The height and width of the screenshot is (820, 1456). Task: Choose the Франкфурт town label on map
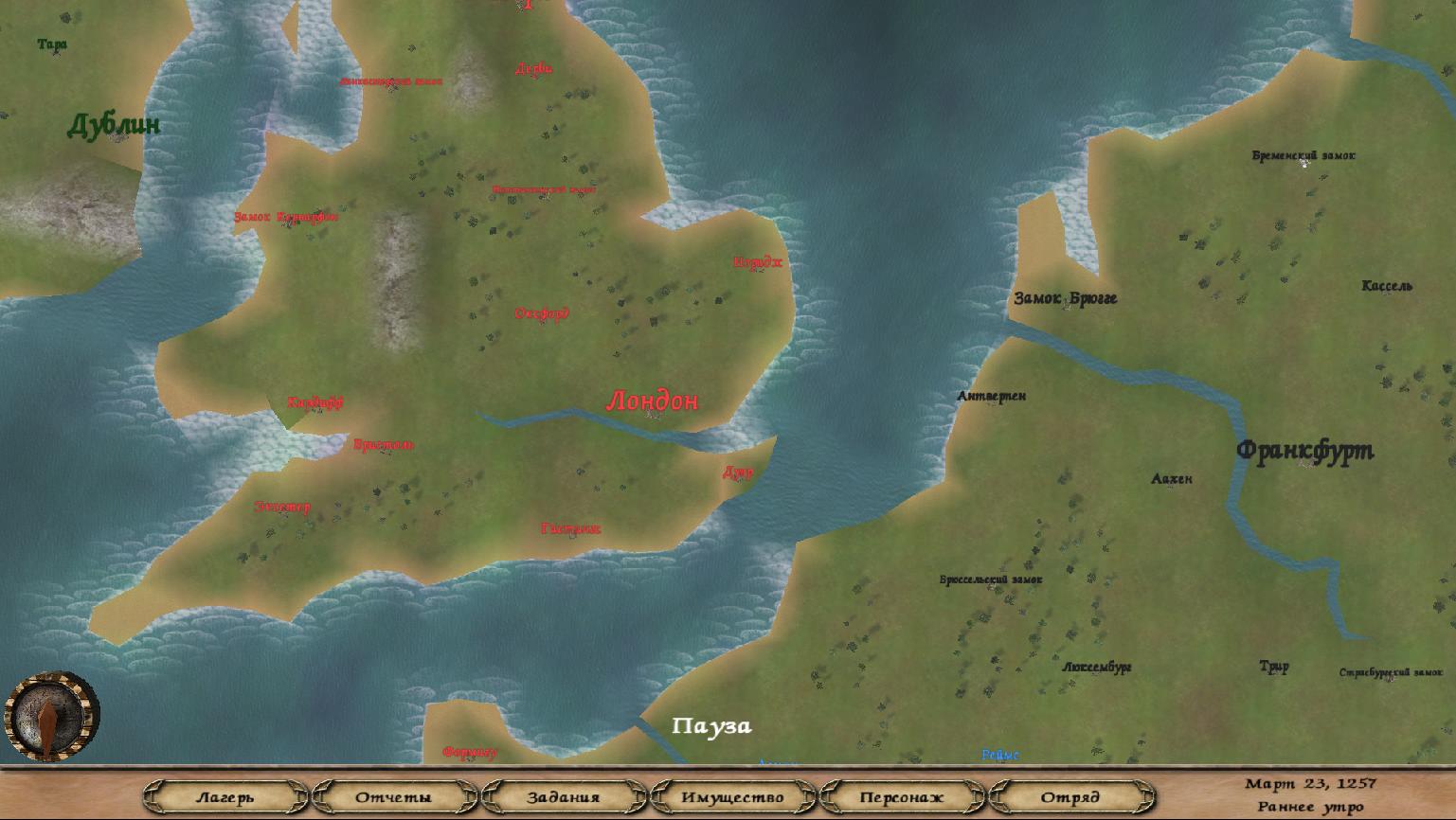point(1304,451)
